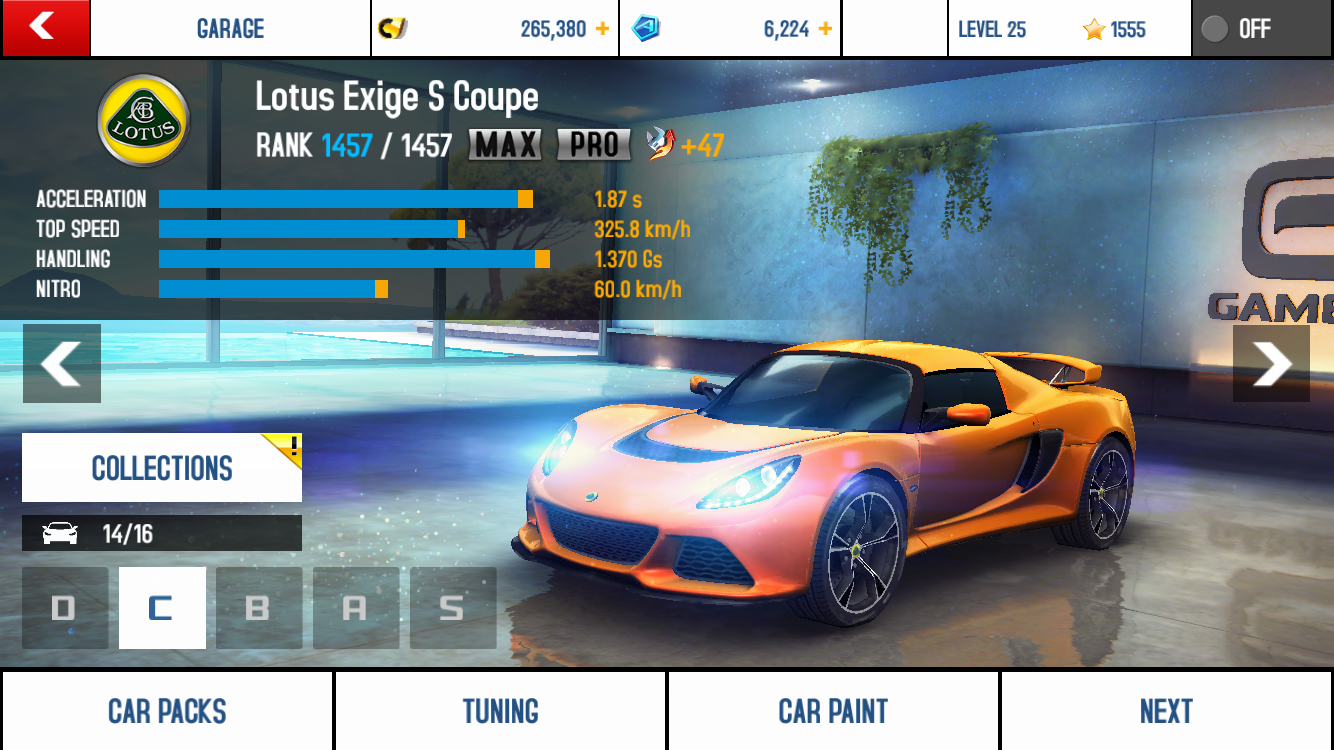Screen dimensions: 1334x750
Task: Switch to class B cars
Action: pyautogui.click(x=259, y=608)
